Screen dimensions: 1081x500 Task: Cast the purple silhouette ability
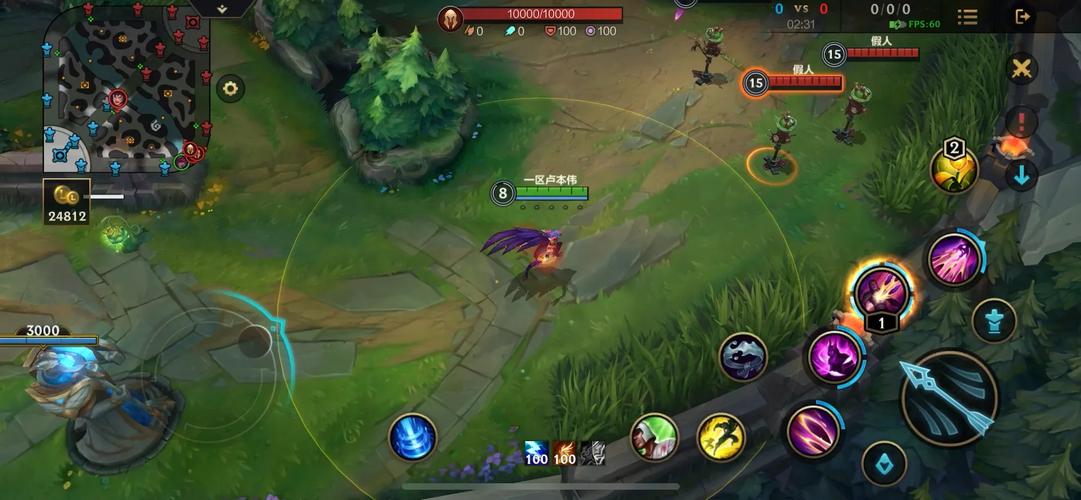[834, 356]
